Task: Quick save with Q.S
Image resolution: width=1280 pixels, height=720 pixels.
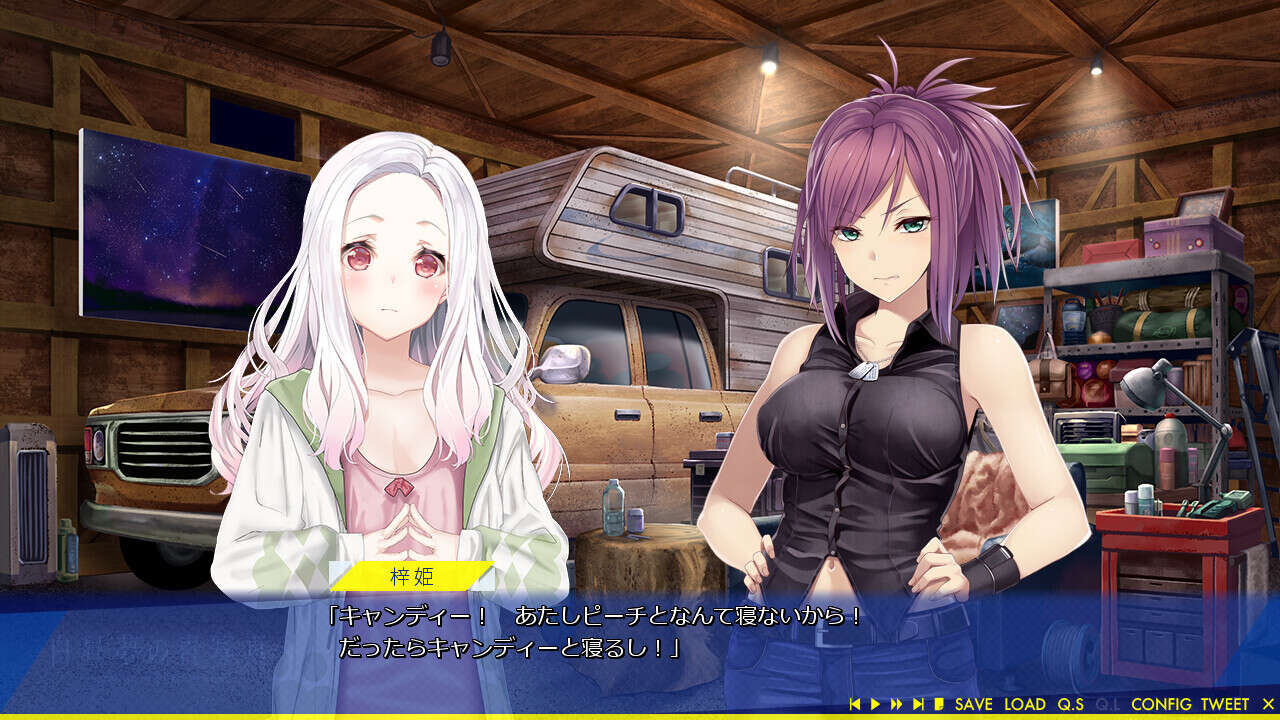Action: click(x=1071, y=705)
